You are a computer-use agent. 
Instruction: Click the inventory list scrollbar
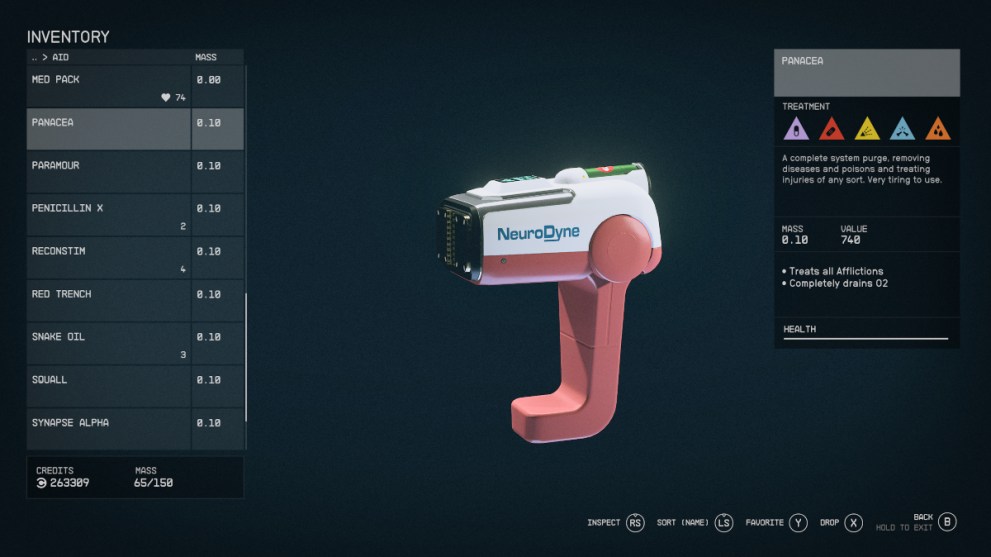point(246,355)
